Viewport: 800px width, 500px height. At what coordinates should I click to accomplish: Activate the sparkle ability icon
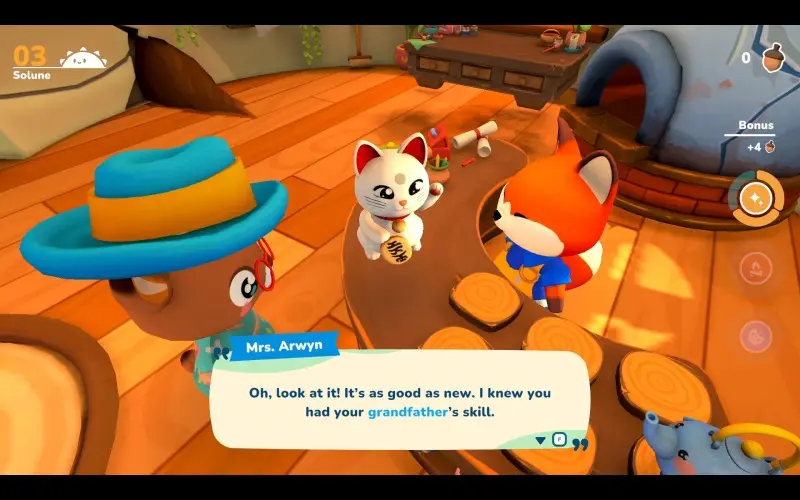click(x=756, y=198)
